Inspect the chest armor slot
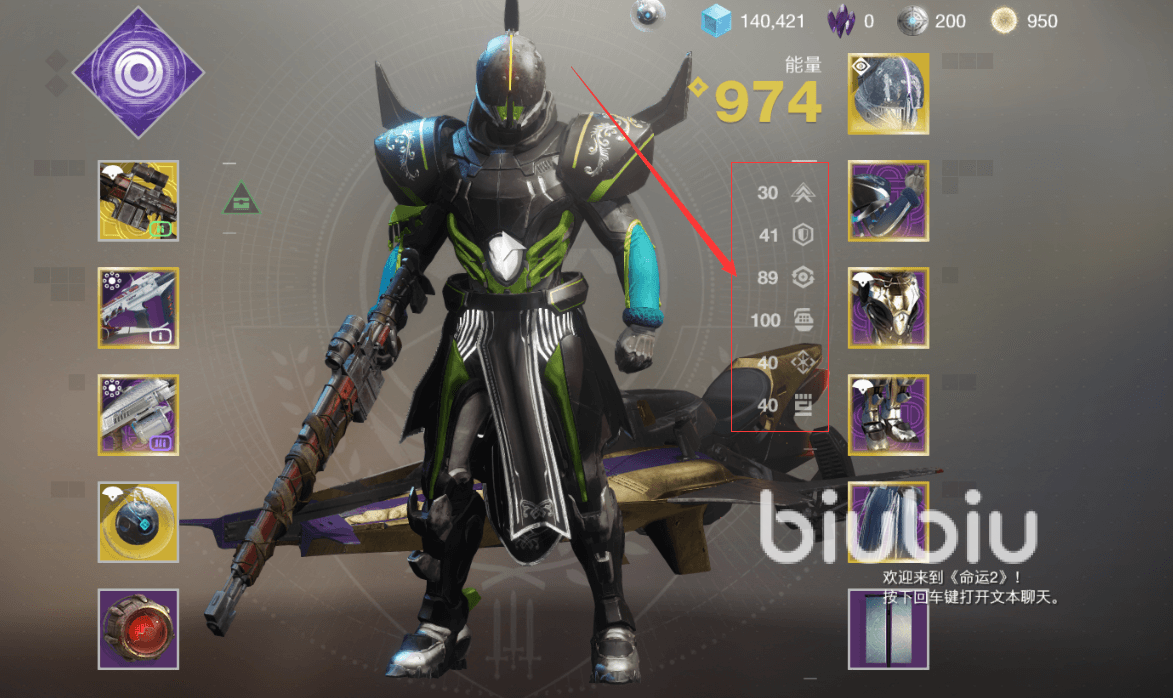1173x698 pixels. pos(888,308)
